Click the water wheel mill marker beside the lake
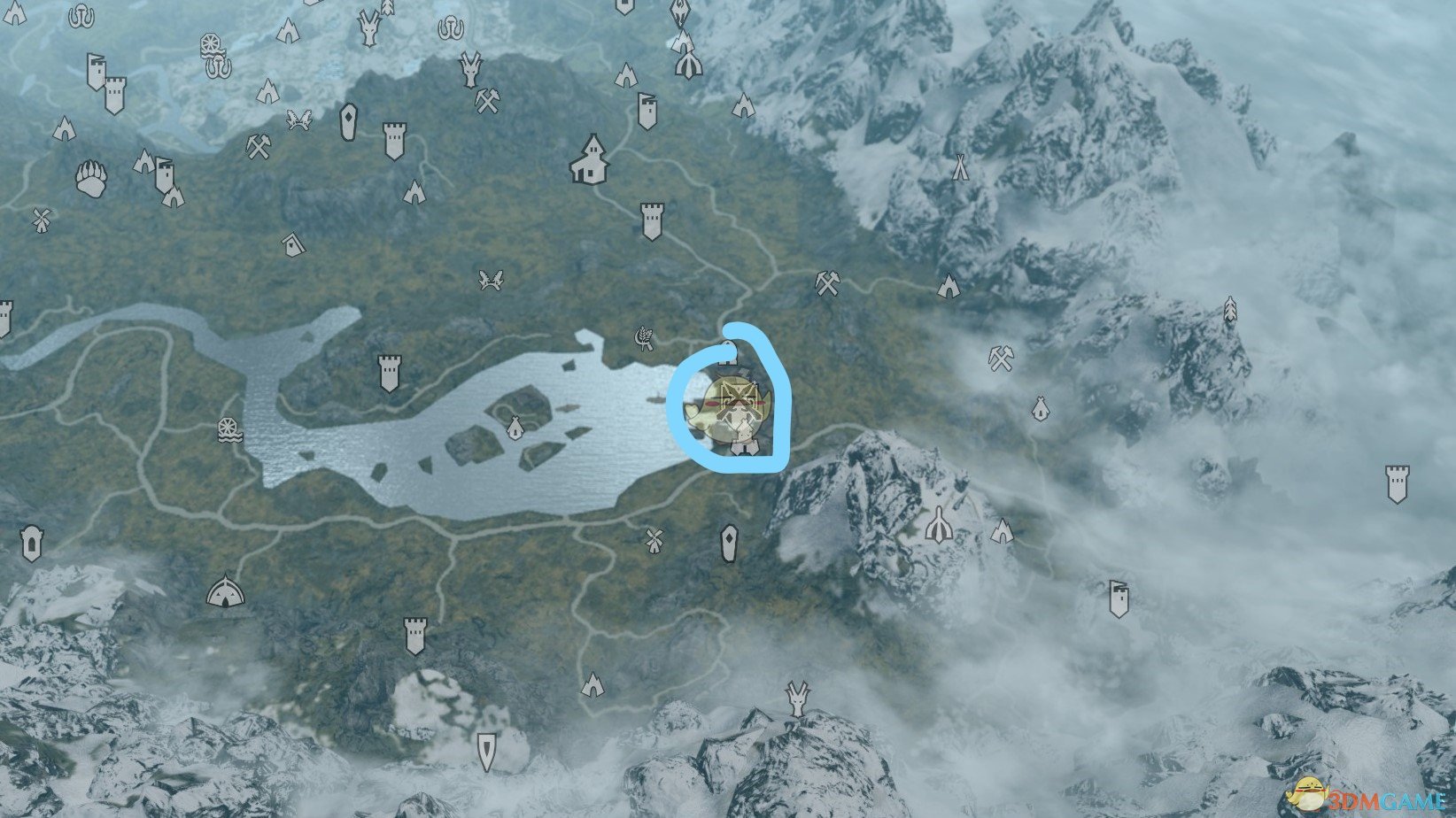 [228, 430]
